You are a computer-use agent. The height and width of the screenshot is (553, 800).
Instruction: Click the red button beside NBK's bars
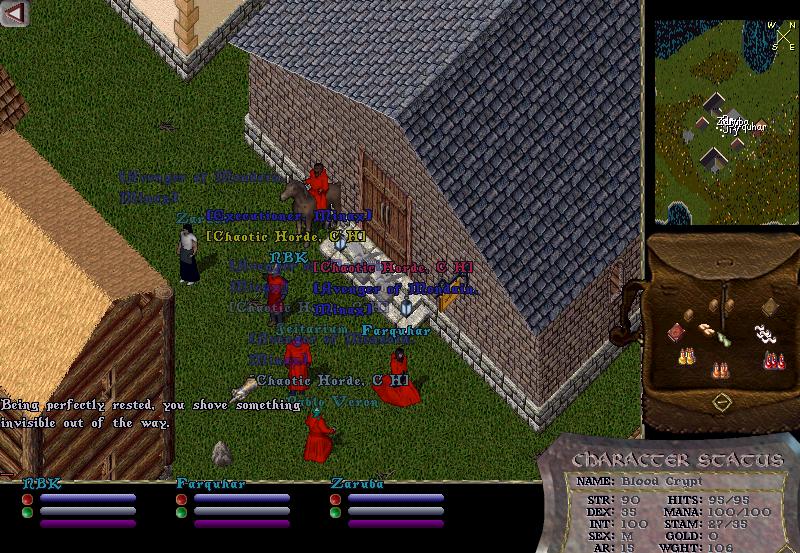(x=28, y=499)
